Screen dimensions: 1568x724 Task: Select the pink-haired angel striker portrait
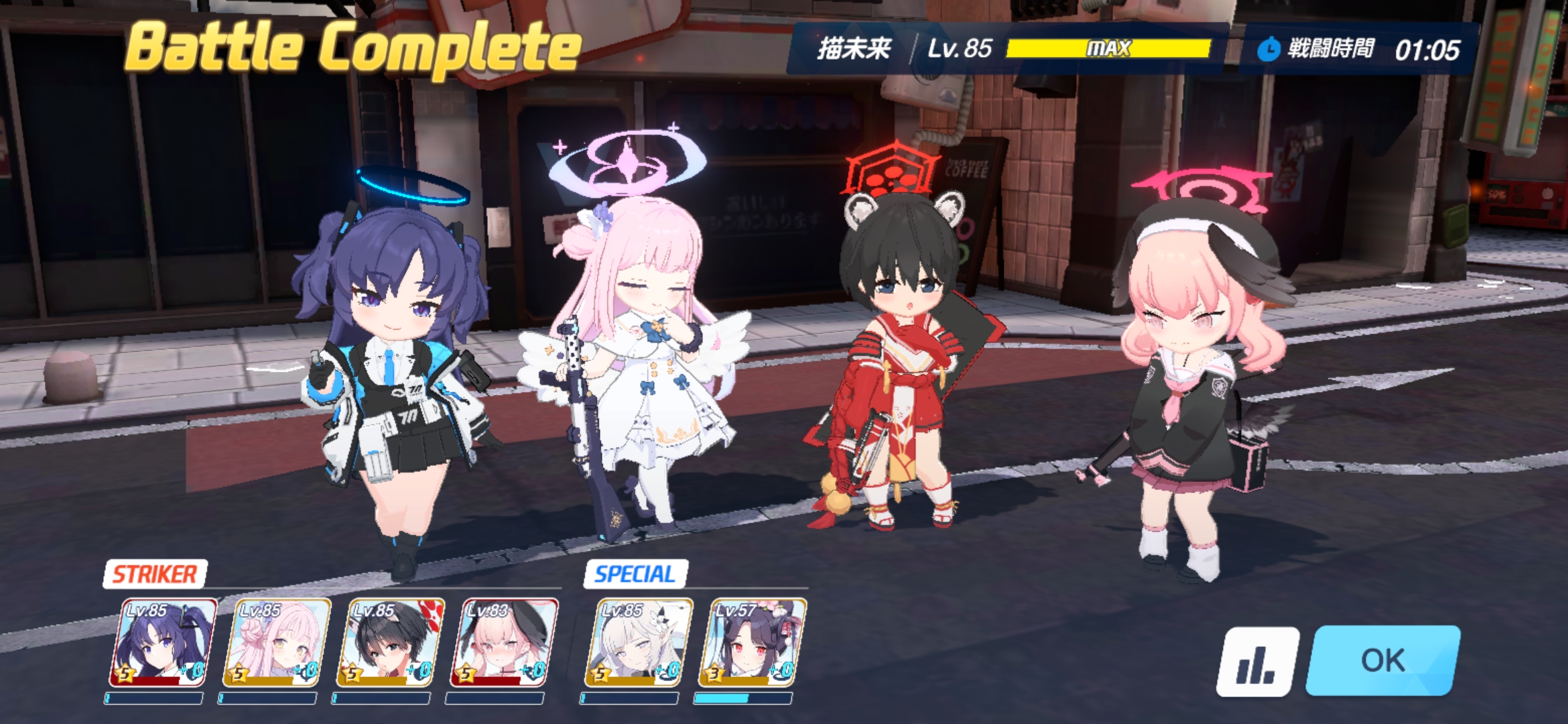tap(276, 643)
